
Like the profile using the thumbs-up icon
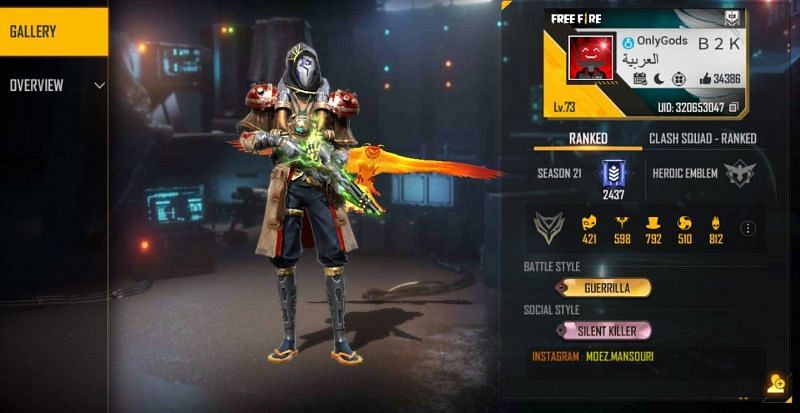coord(706,78)
